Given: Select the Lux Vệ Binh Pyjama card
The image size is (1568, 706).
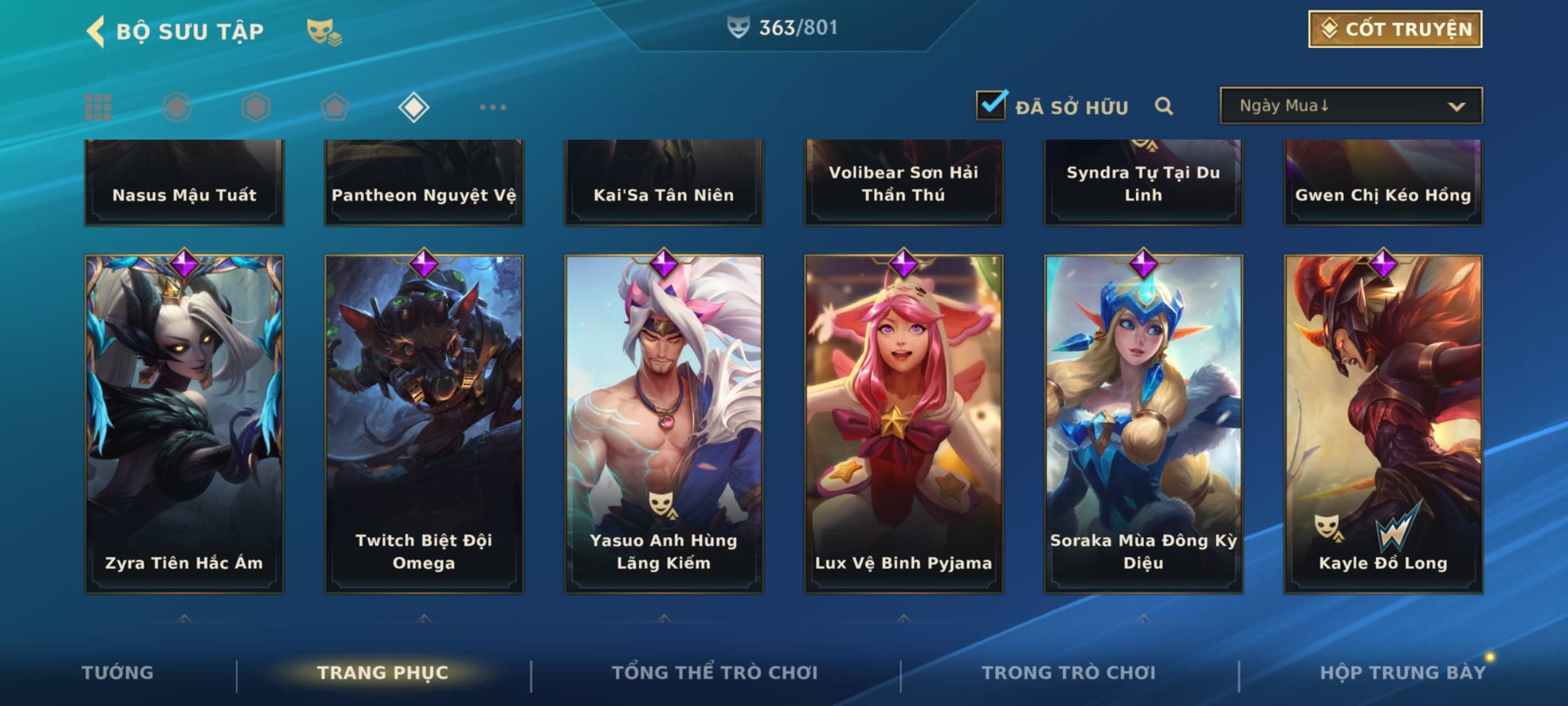Looking at the screenshot, I should click(904, 424).
